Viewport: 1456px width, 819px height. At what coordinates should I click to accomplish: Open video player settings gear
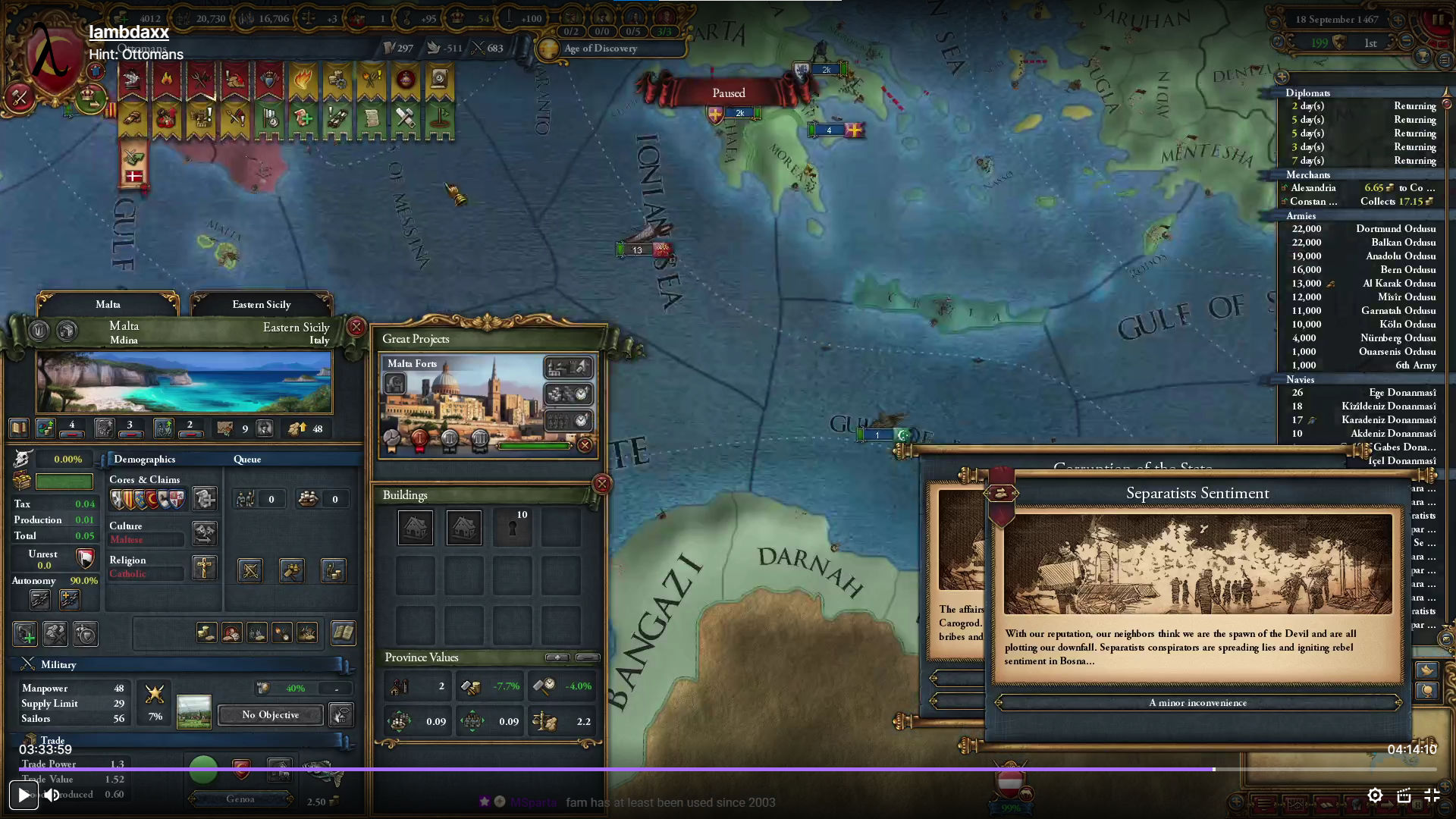click(x=1375, y=795)
